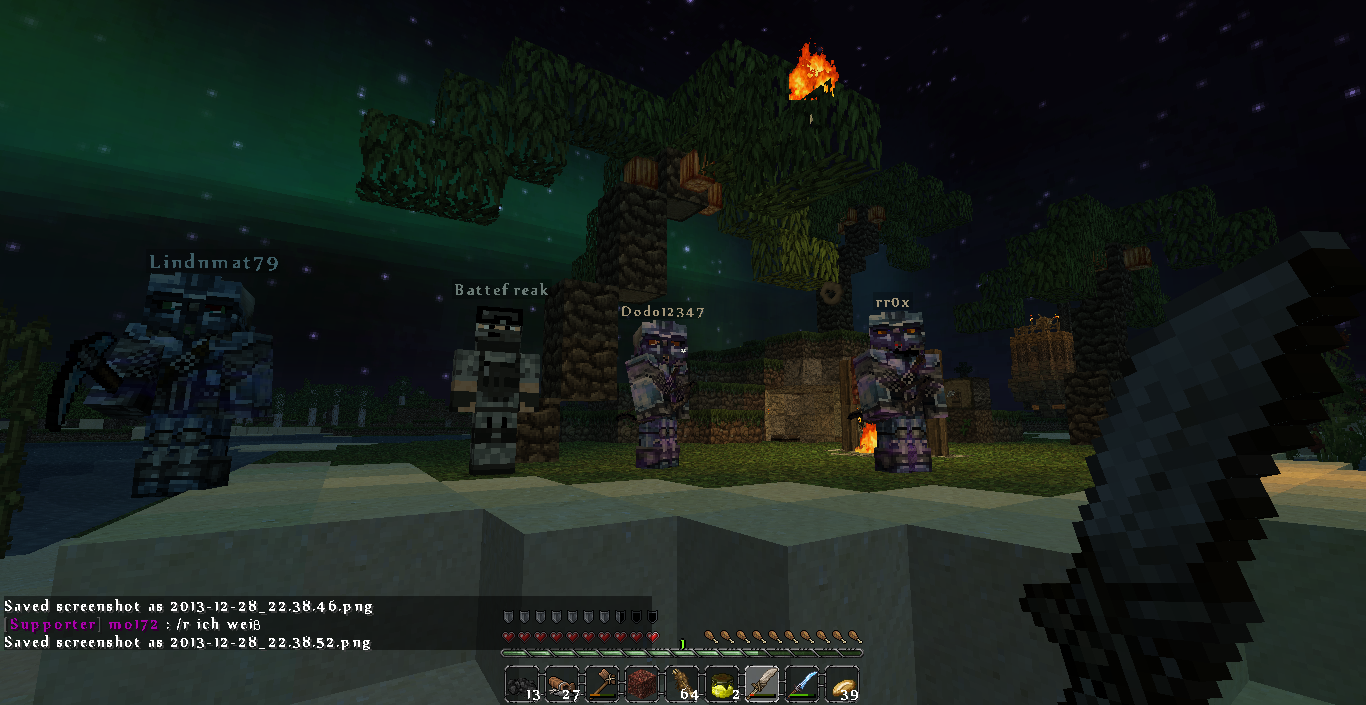The width and height of the screenshot is (1366, 705).
Task: Select the highlighted stone sword slot
Action: coord(762,684)
